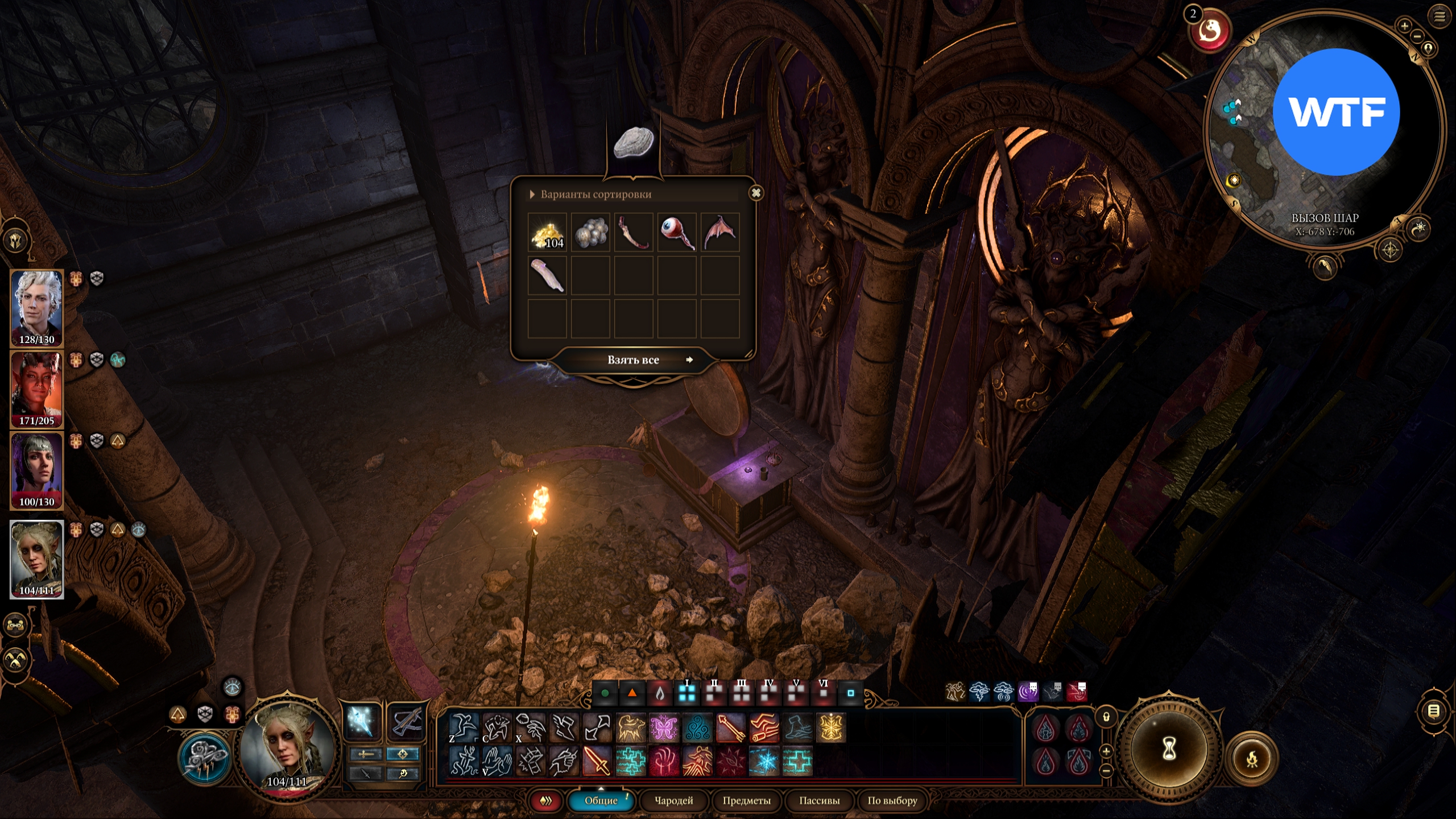Viewport: 1456px width, 819px height.
Task: Select the red tiefling portrait with 171/205
Action: point(36,389)
